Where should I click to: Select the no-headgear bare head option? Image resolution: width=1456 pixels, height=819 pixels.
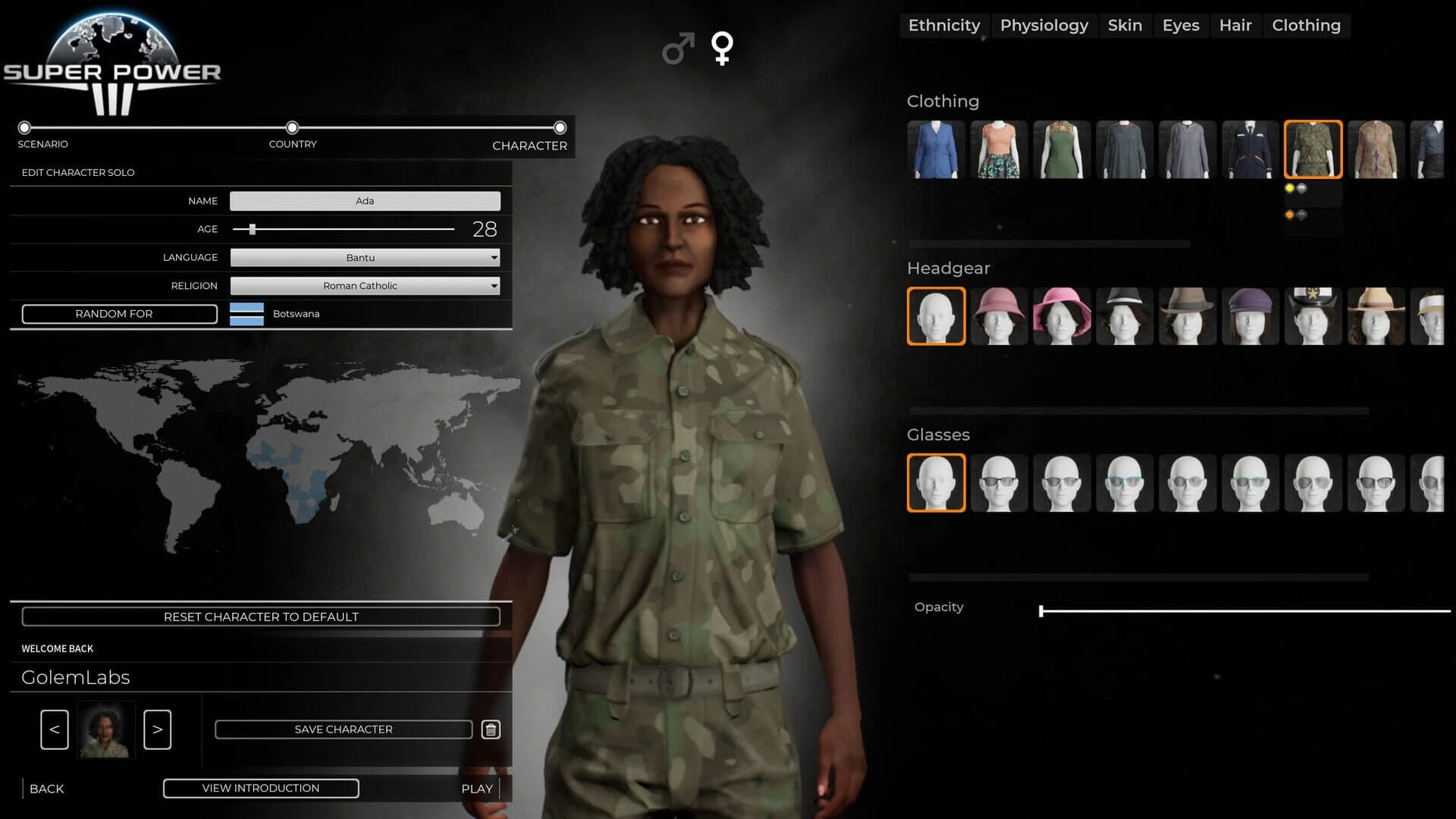pyautogui.click(x=936, y=316)
